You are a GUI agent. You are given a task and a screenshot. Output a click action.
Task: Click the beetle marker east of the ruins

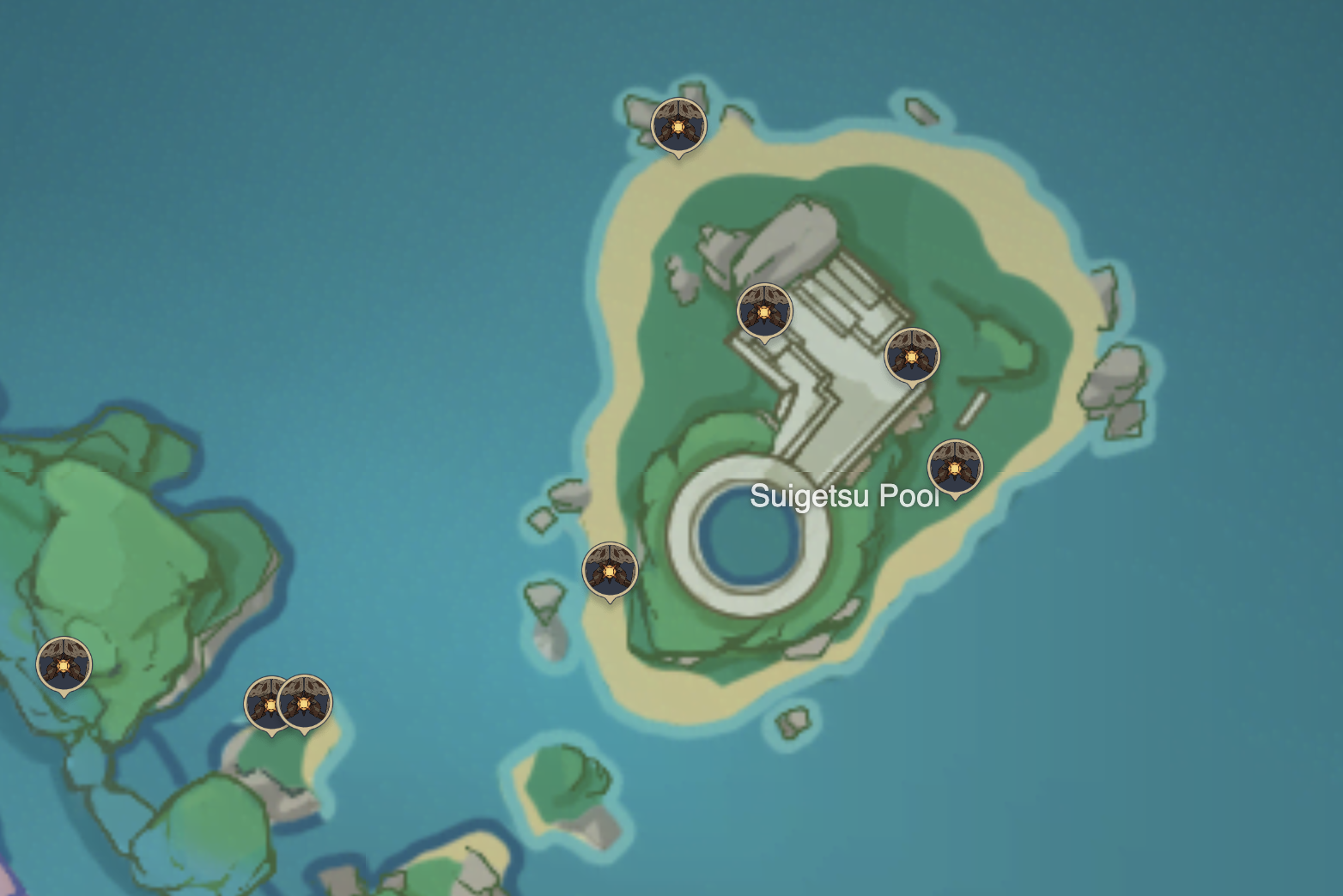tap(910, 354)
